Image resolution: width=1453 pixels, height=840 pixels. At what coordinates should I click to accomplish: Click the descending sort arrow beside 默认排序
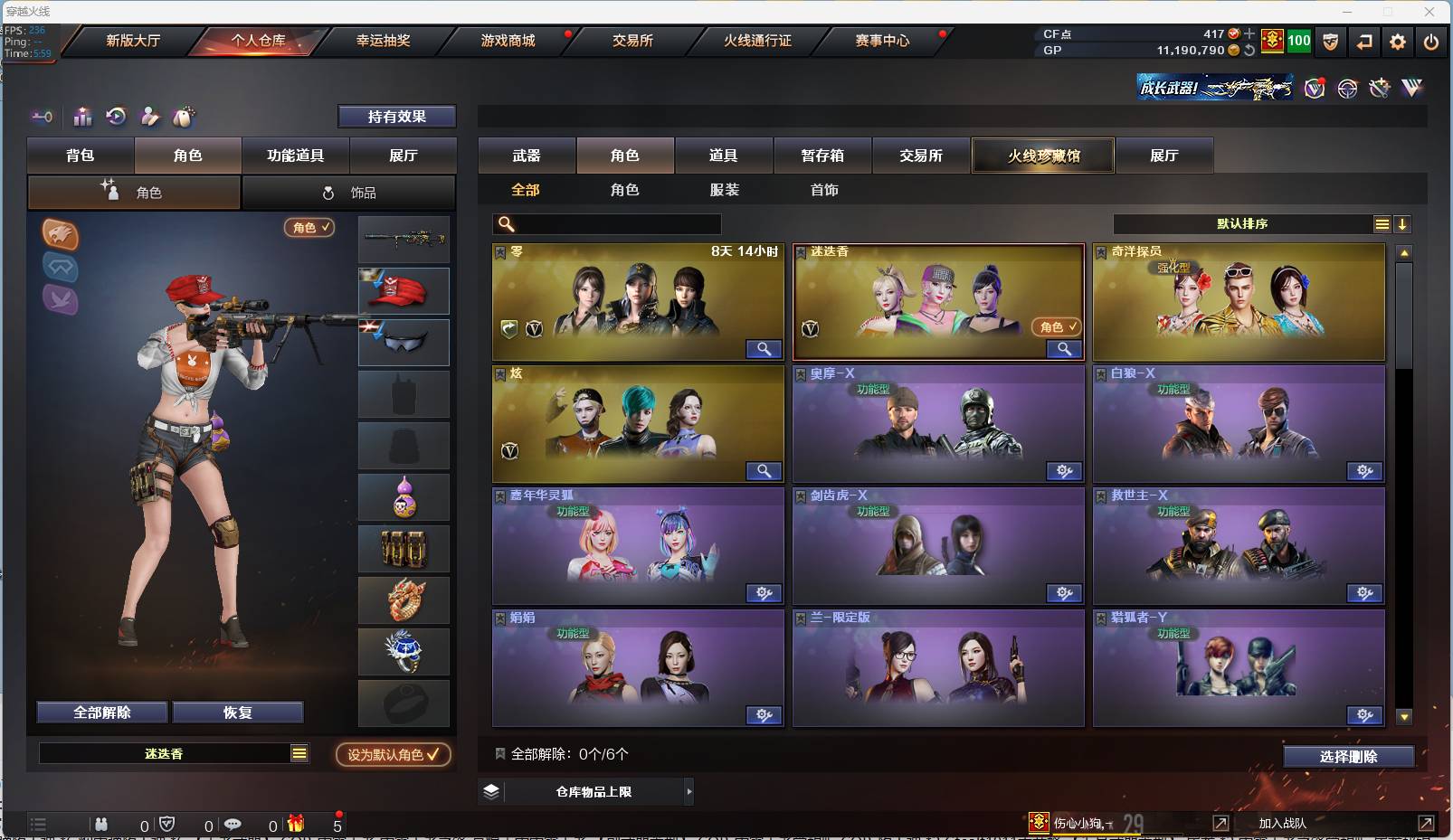coord(1403,223)
